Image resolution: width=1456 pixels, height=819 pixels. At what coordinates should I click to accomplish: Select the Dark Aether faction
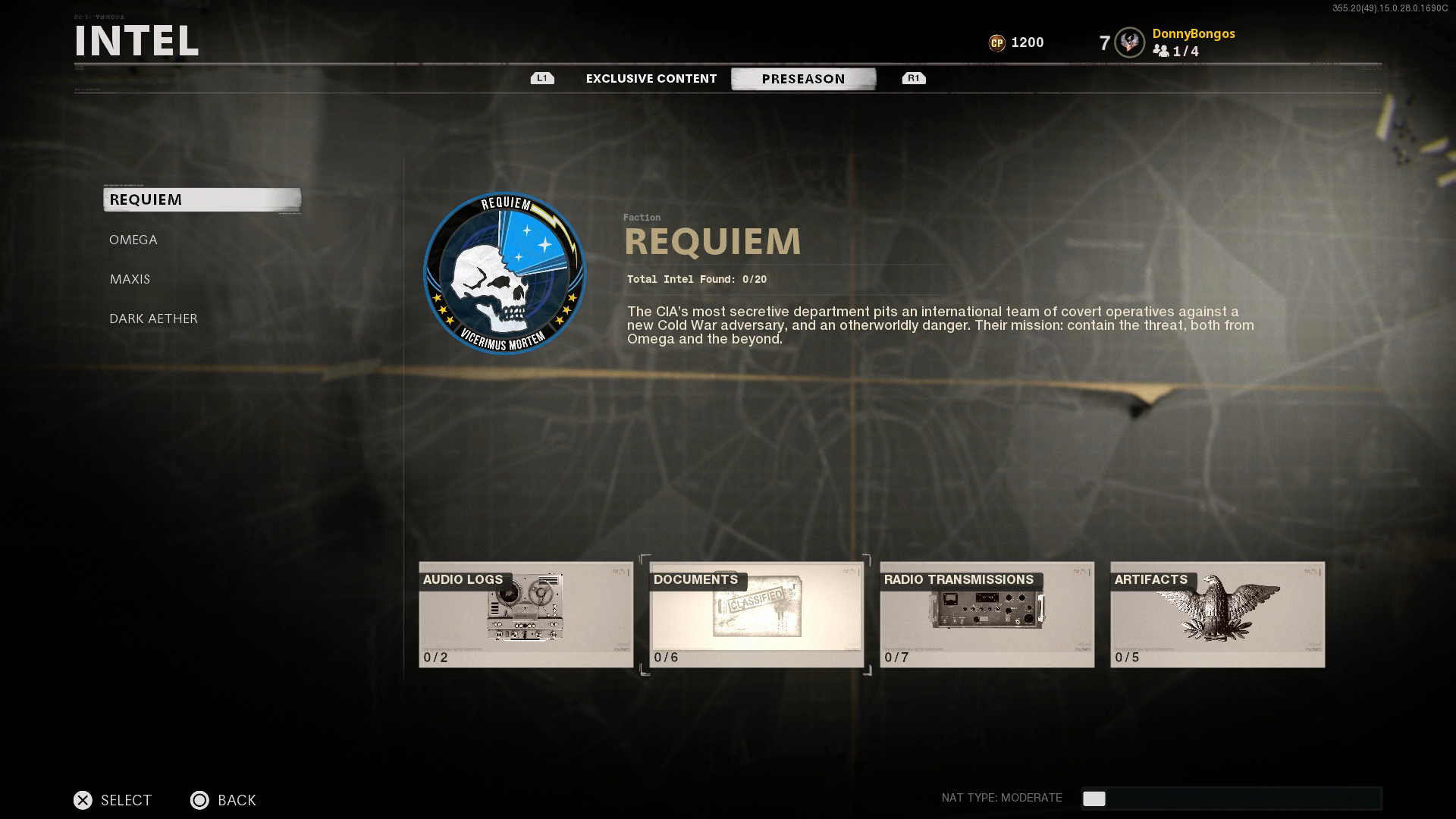coord(152,318)
